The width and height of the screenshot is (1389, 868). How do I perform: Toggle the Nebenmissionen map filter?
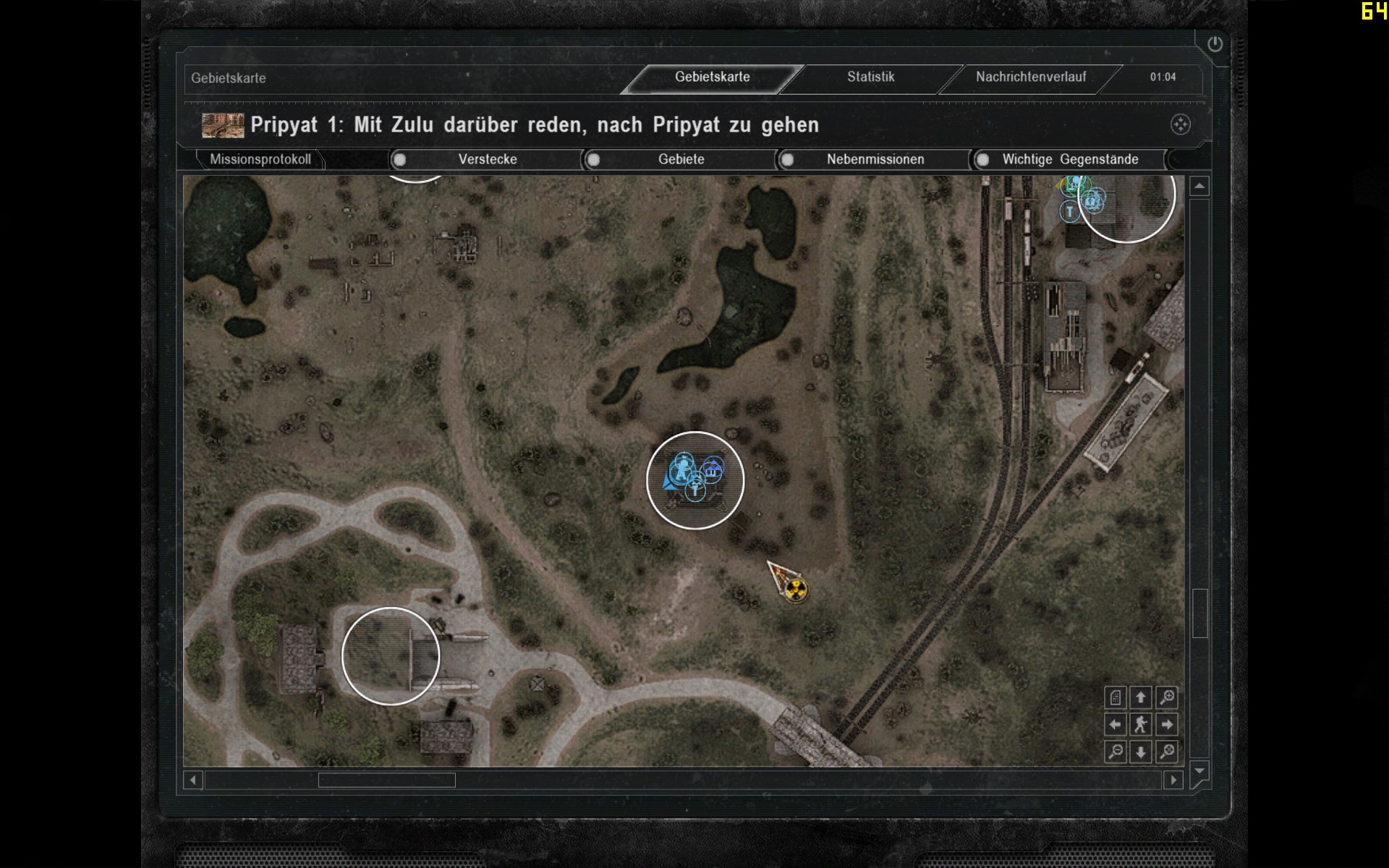[788, 160]
